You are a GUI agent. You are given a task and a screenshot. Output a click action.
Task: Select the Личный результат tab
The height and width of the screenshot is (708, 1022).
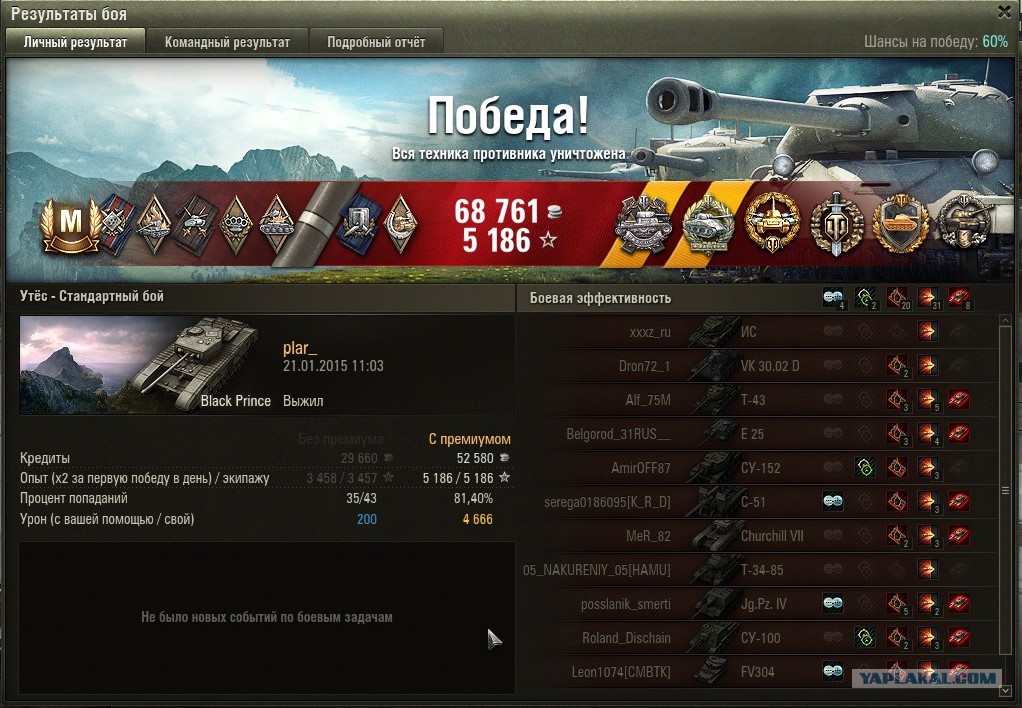pos(76,42)
